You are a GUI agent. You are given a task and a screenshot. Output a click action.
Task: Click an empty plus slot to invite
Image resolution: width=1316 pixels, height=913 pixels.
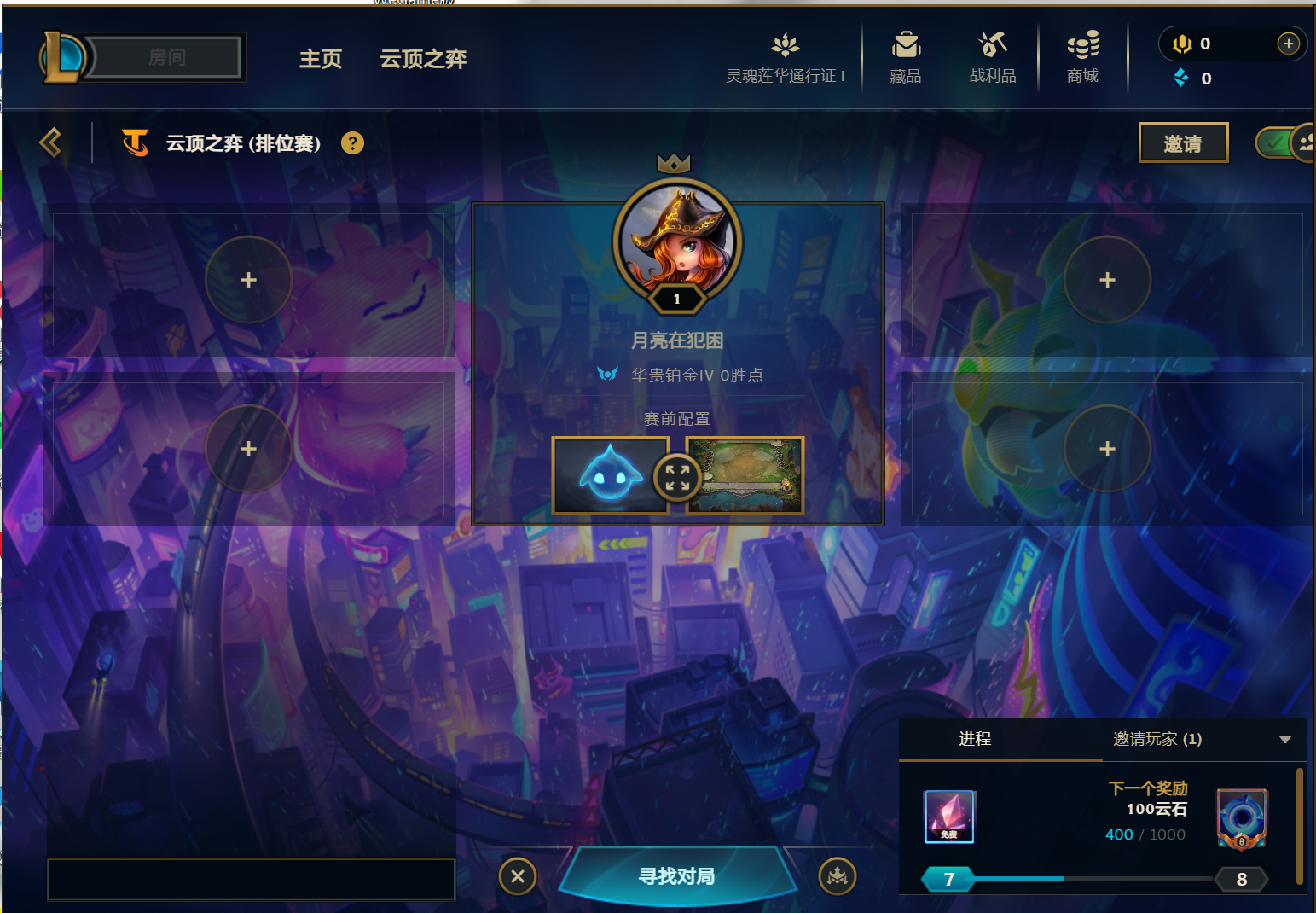coord(248,279)
